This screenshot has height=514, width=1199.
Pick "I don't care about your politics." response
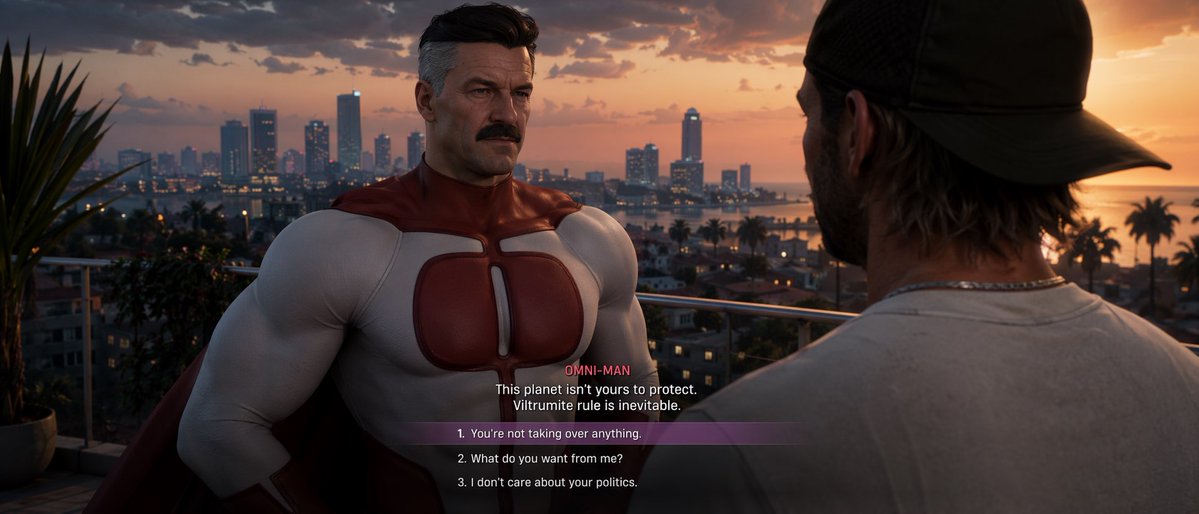(547, 482)
